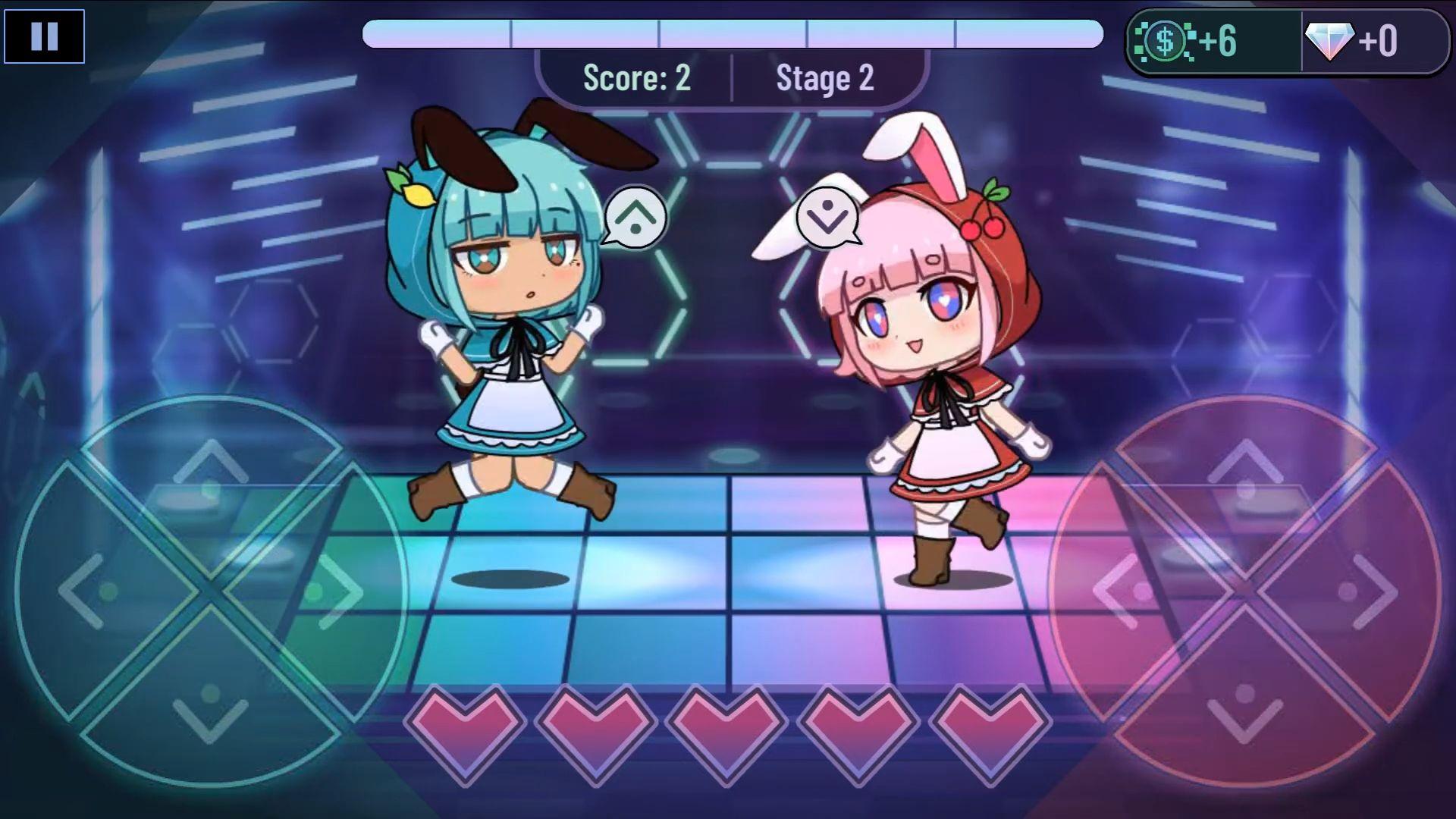1456x819 pixels.
Task: Tap the up-arrow speech bubble above the blue girl
Action: [x=634, y=218]
